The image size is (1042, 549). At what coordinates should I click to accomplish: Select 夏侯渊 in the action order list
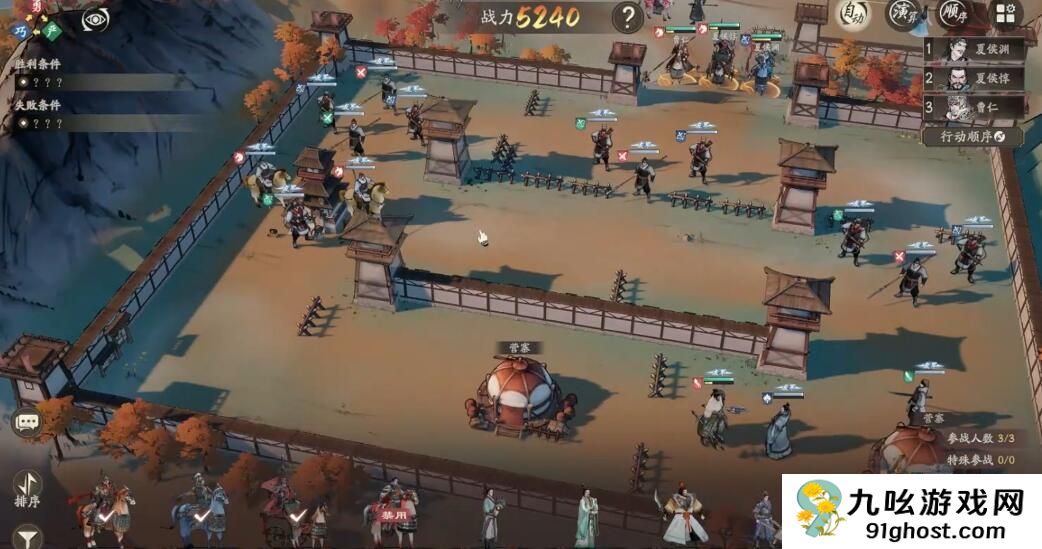tap(973, 50)
